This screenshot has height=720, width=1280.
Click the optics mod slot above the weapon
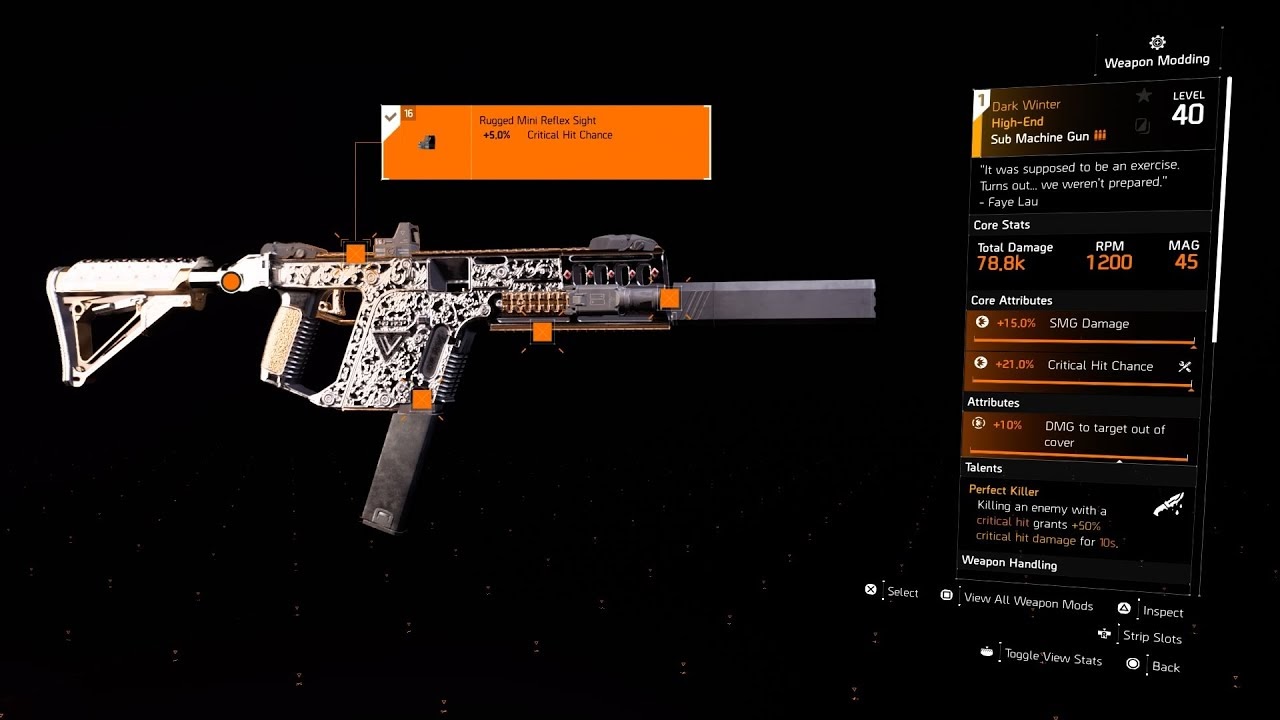(x=355, y=252)
